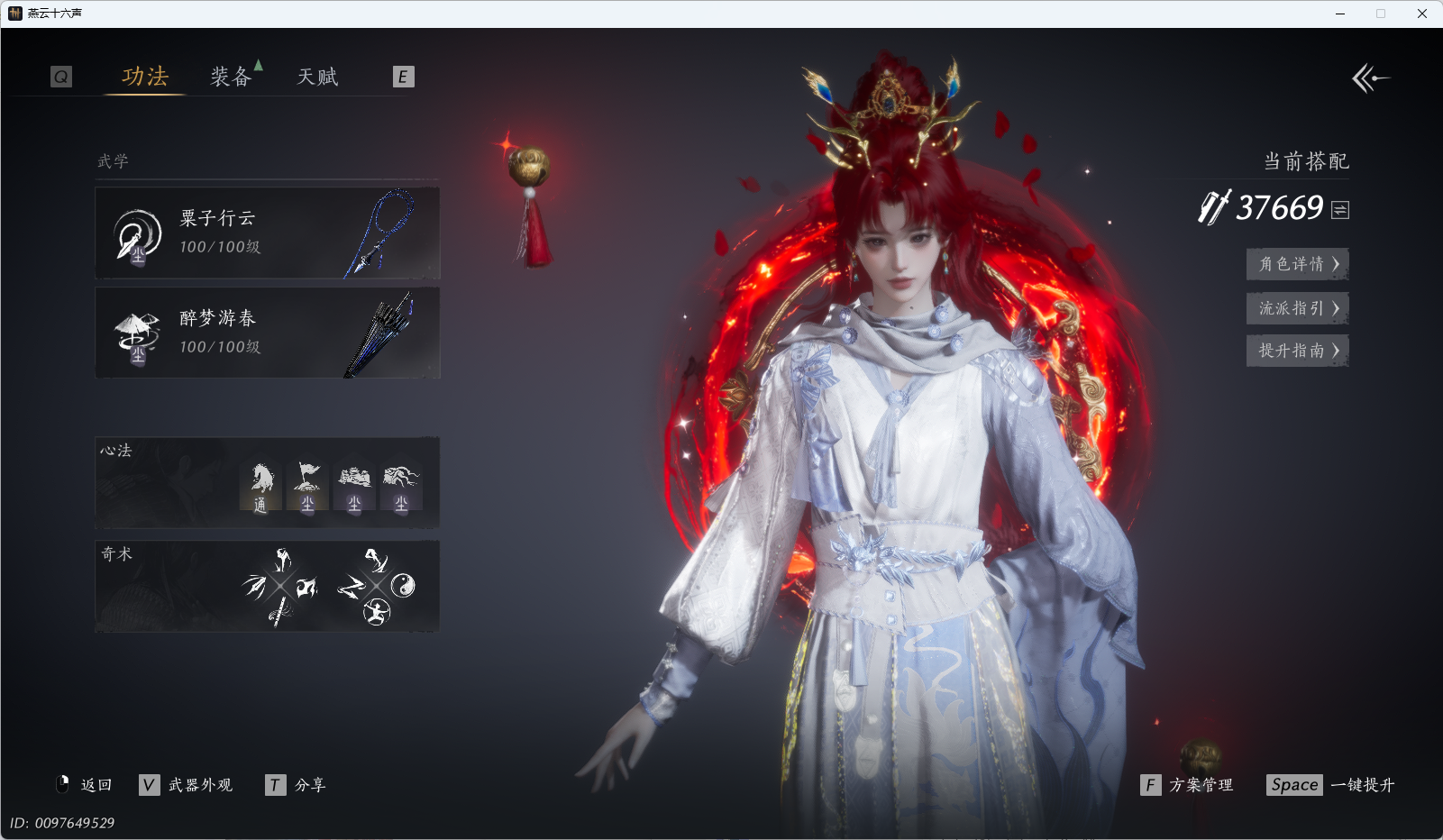Click the 返回 return button
The width and height of the screenshot is (1443, 840).
click(85, 785)
